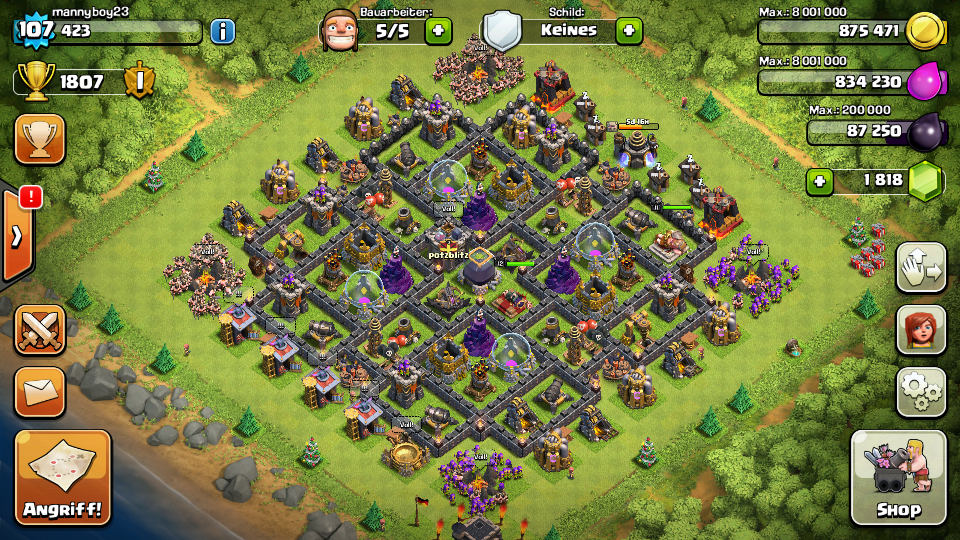960x540 pixels.
Task: Tap the league badge with exclamation mark
Action: click(x=140, y=81)
